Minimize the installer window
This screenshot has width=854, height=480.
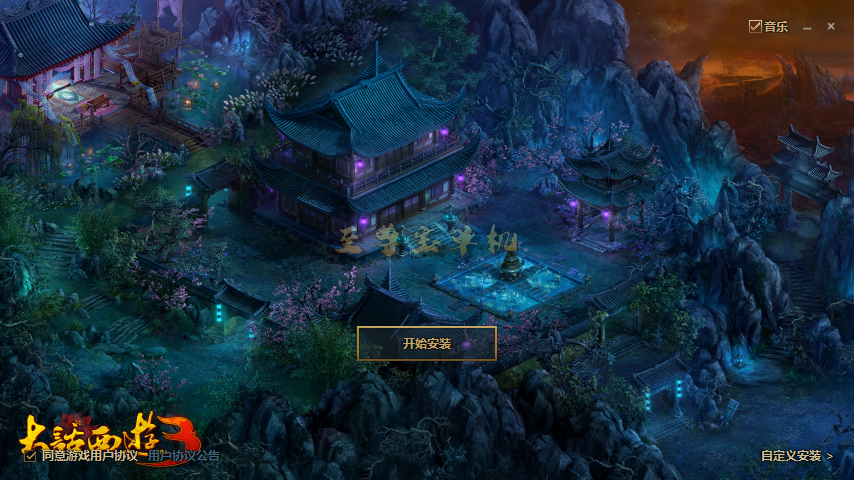click(x=807, y=27)
